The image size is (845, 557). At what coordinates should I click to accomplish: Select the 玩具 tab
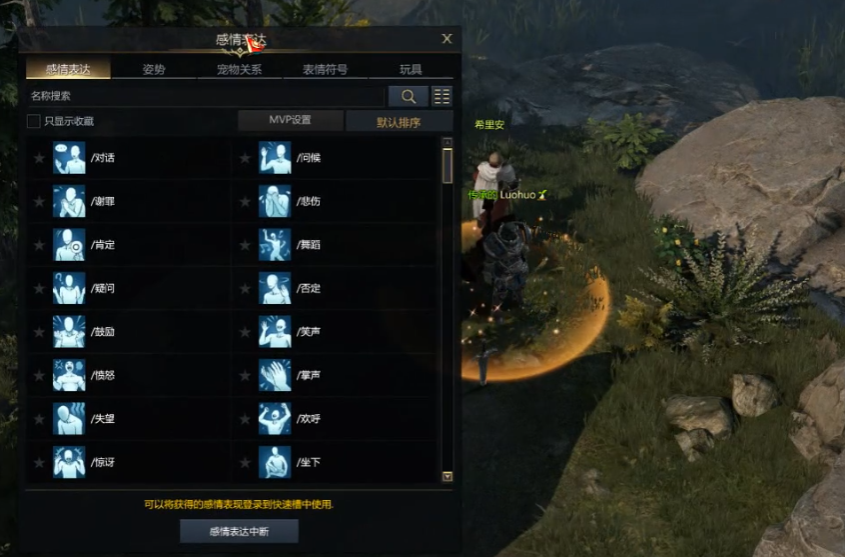tap(410, 70)
